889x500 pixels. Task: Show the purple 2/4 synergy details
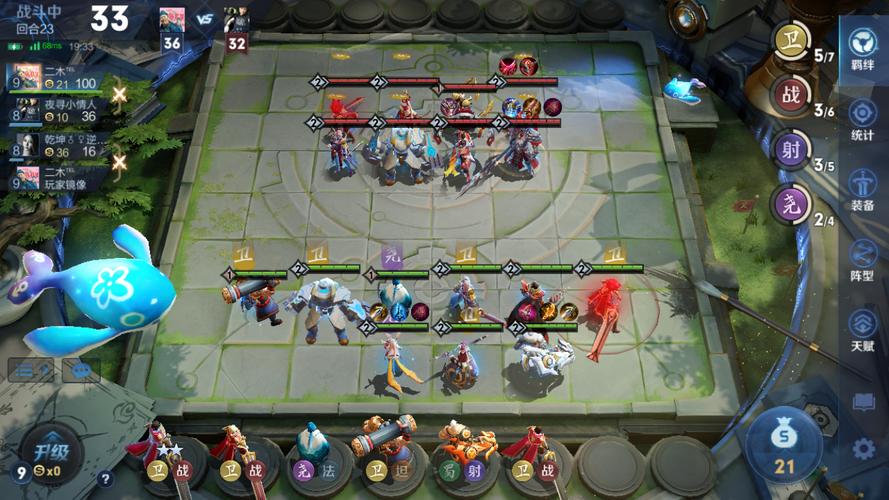tap(789, 207)
